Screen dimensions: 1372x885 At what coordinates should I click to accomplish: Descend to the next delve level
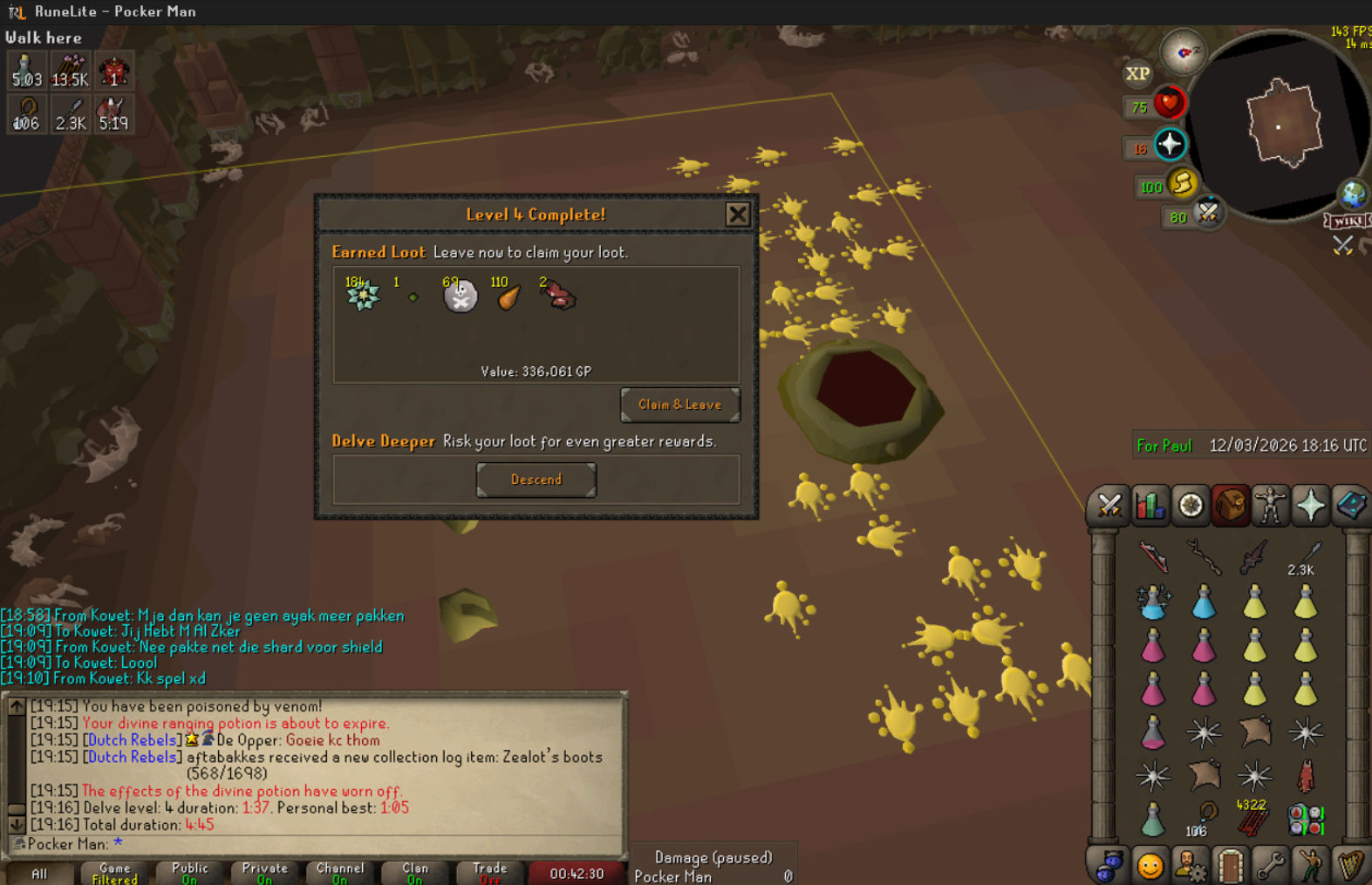click(536, 480)
